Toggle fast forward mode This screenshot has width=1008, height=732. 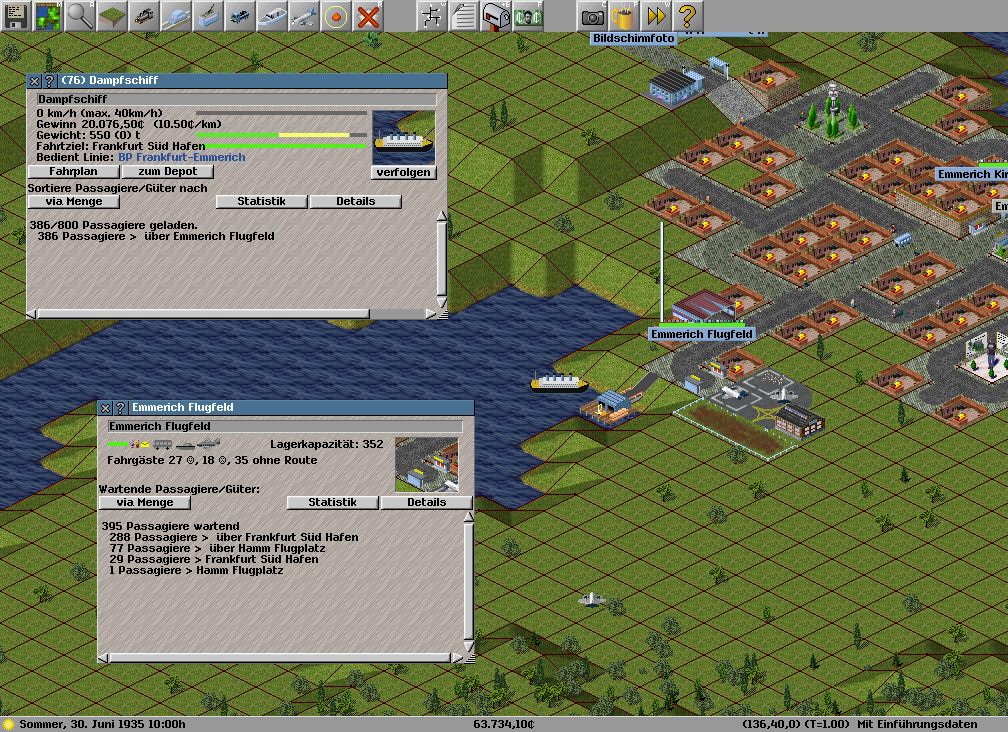656,16
